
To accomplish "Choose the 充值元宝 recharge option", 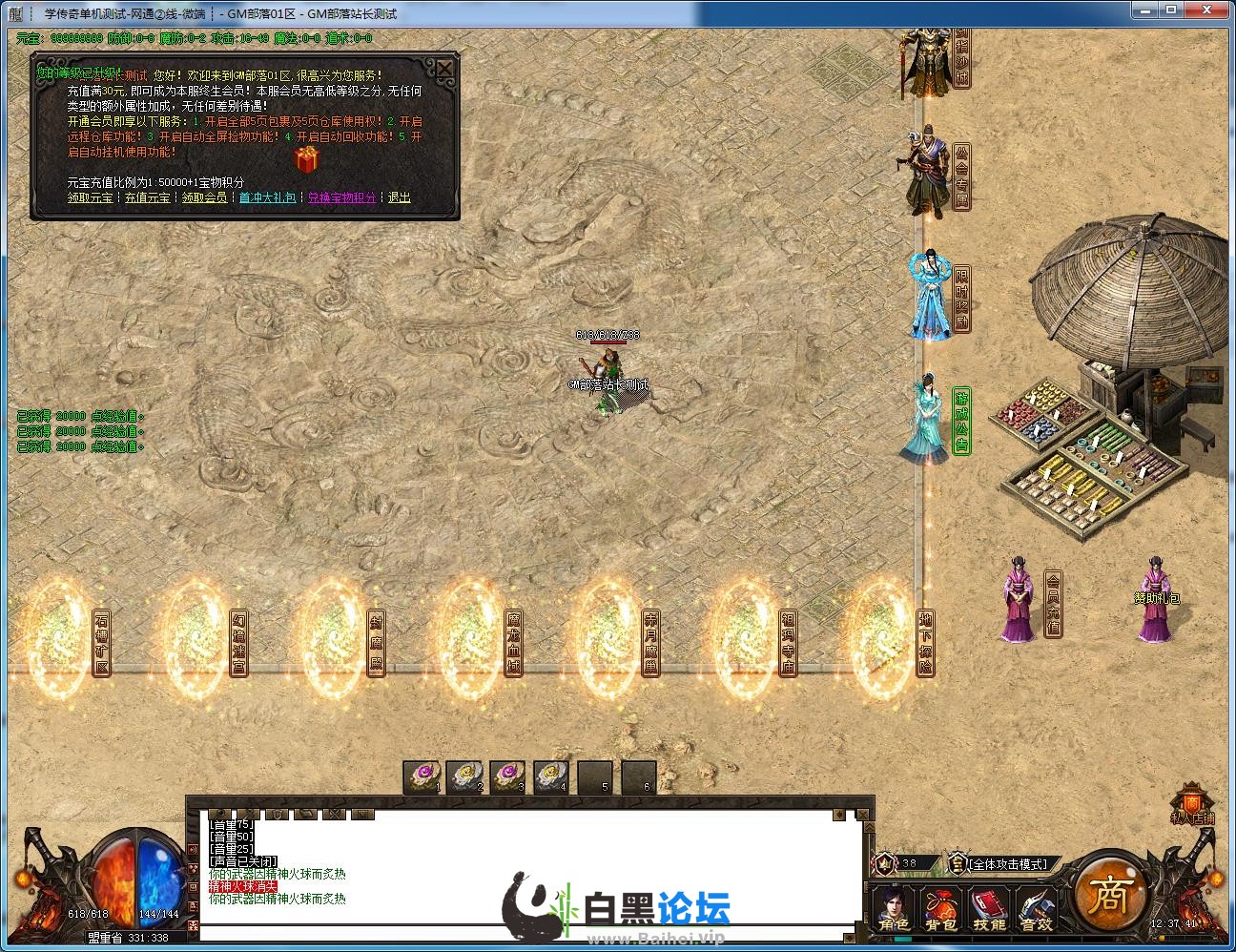I will click(x=148, y=197).
